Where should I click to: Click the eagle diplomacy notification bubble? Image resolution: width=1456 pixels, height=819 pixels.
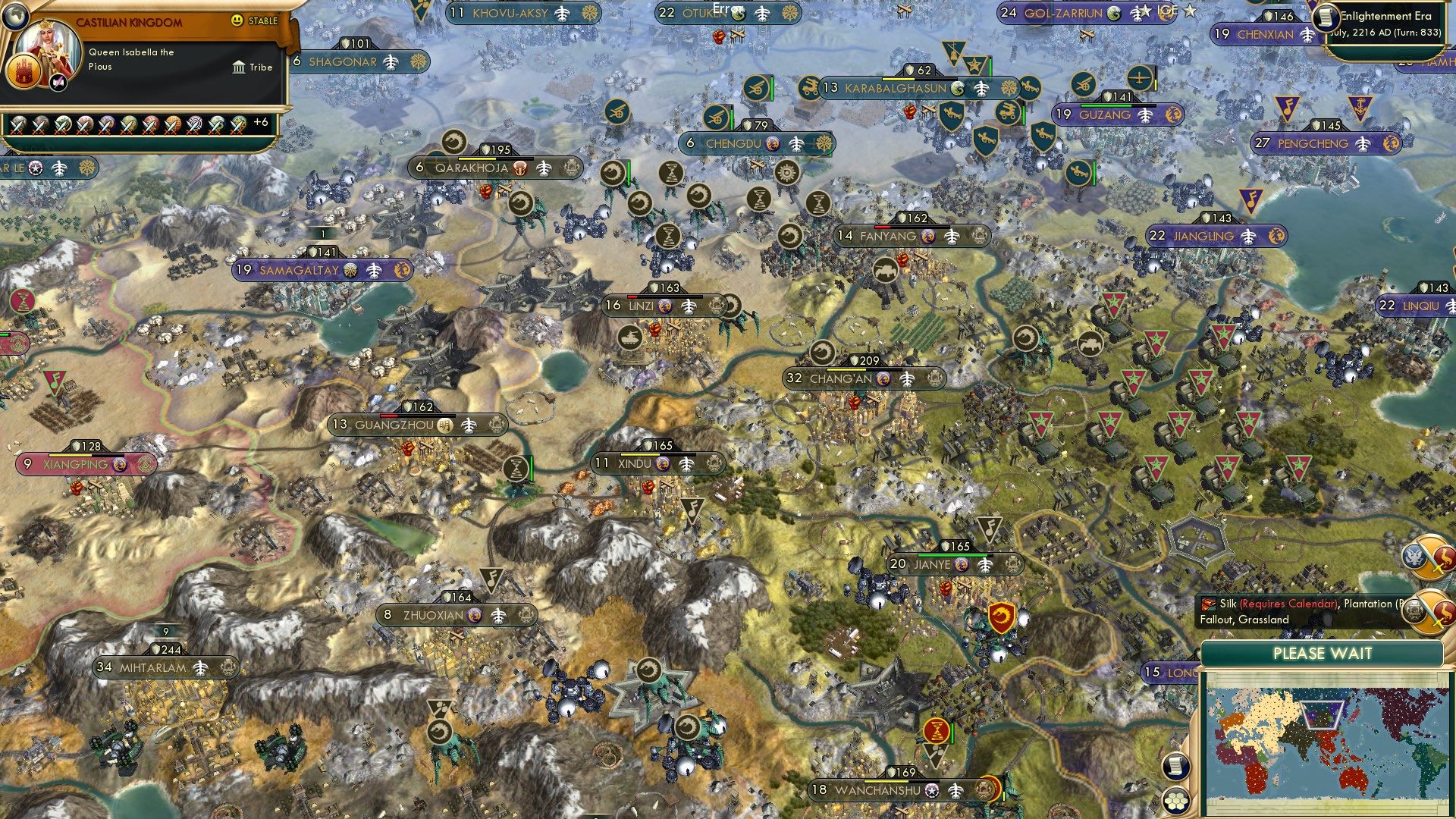1417,556
